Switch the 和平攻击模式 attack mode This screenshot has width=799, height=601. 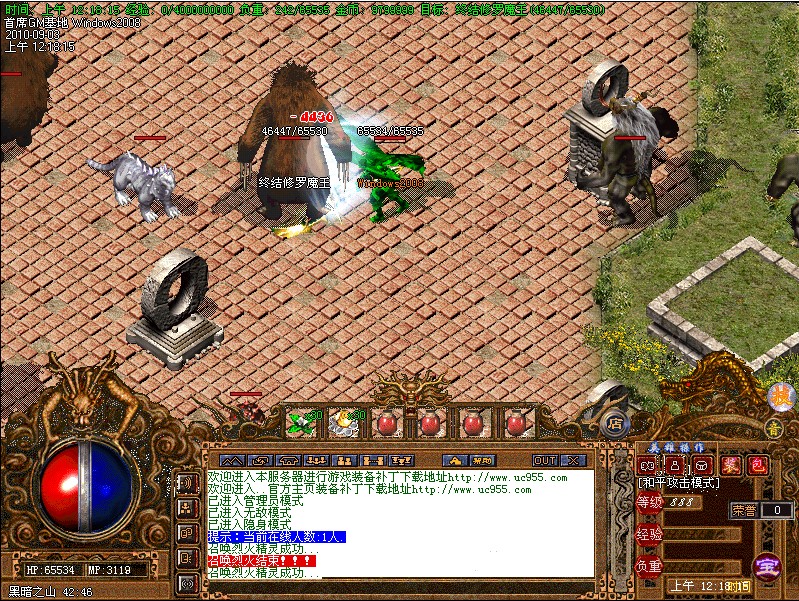(679, 483)
